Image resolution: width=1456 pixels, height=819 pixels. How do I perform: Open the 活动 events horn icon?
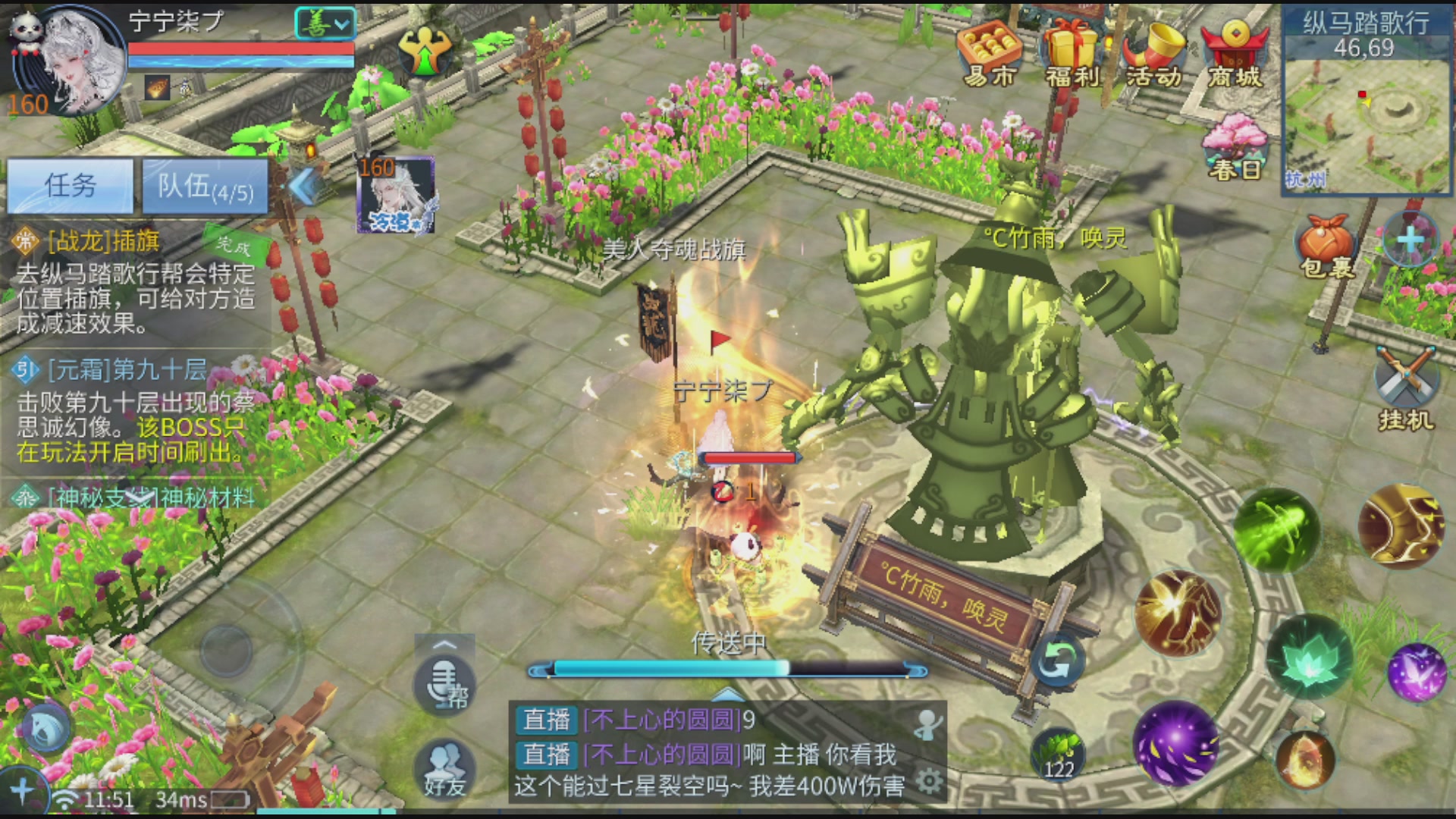click(1153, 55)
